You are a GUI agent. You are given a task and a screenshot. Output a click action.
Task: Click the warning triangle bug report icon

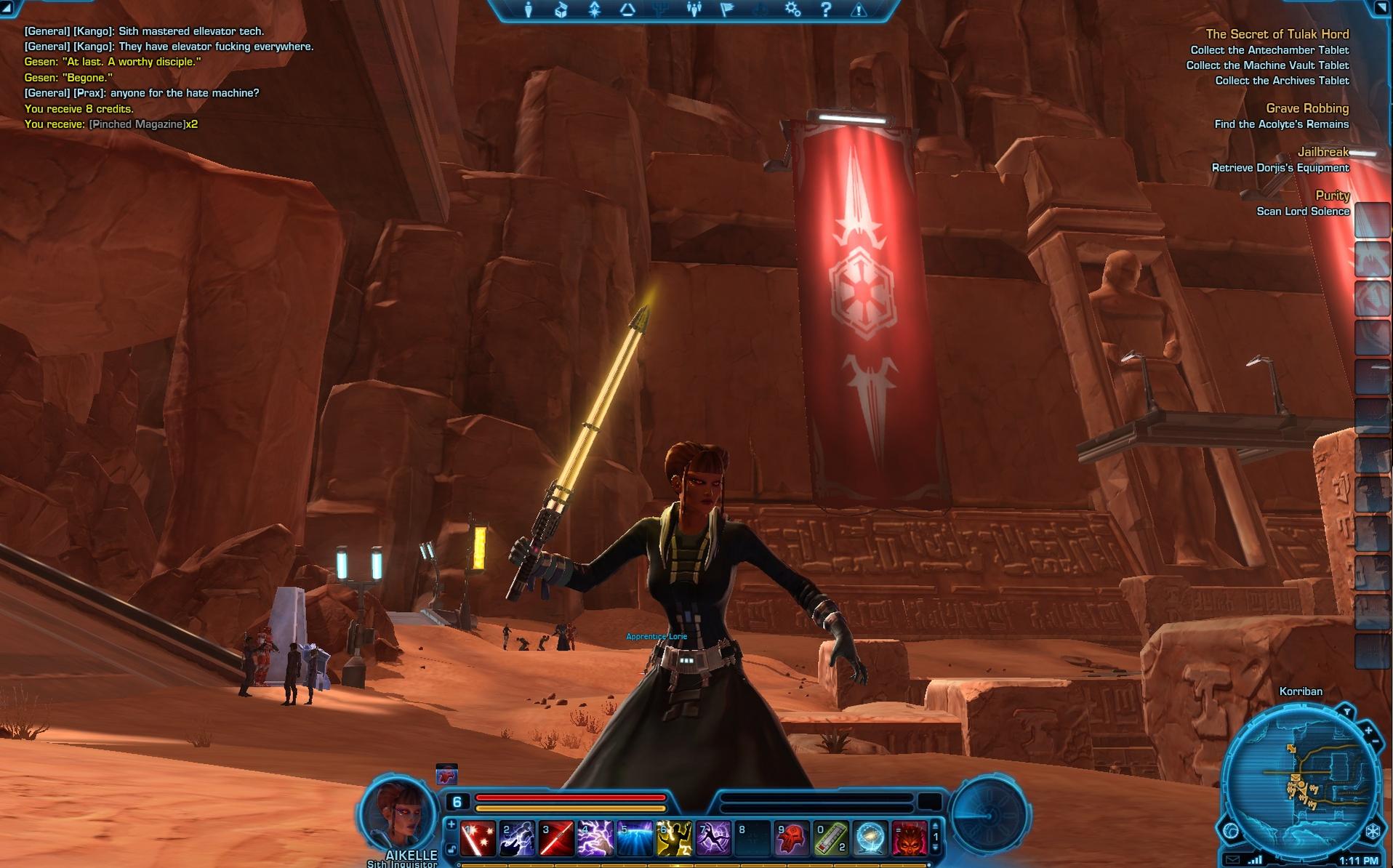point(859,9)
